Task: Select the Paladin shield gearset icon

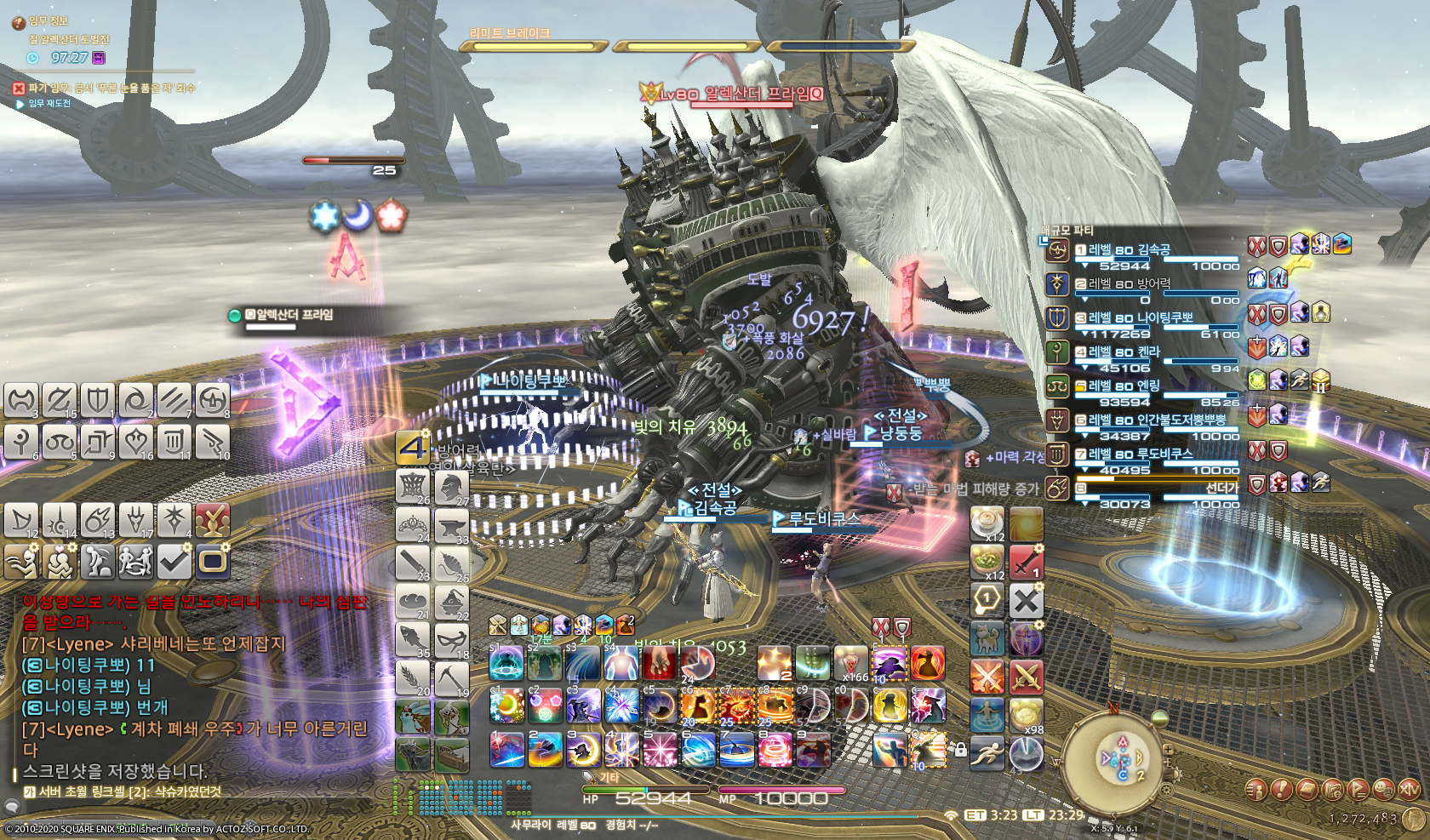Action: point(97,399)
